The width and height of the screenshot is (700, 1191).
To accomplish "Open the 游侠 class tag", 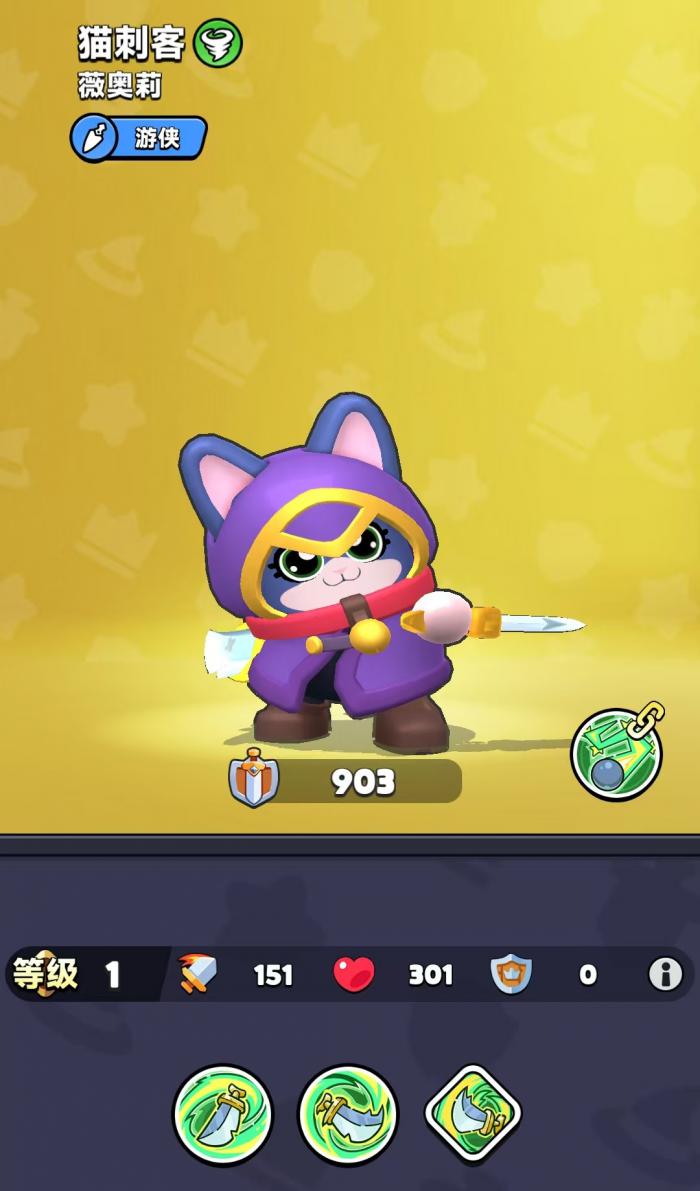I will click(x=139, y=138).
